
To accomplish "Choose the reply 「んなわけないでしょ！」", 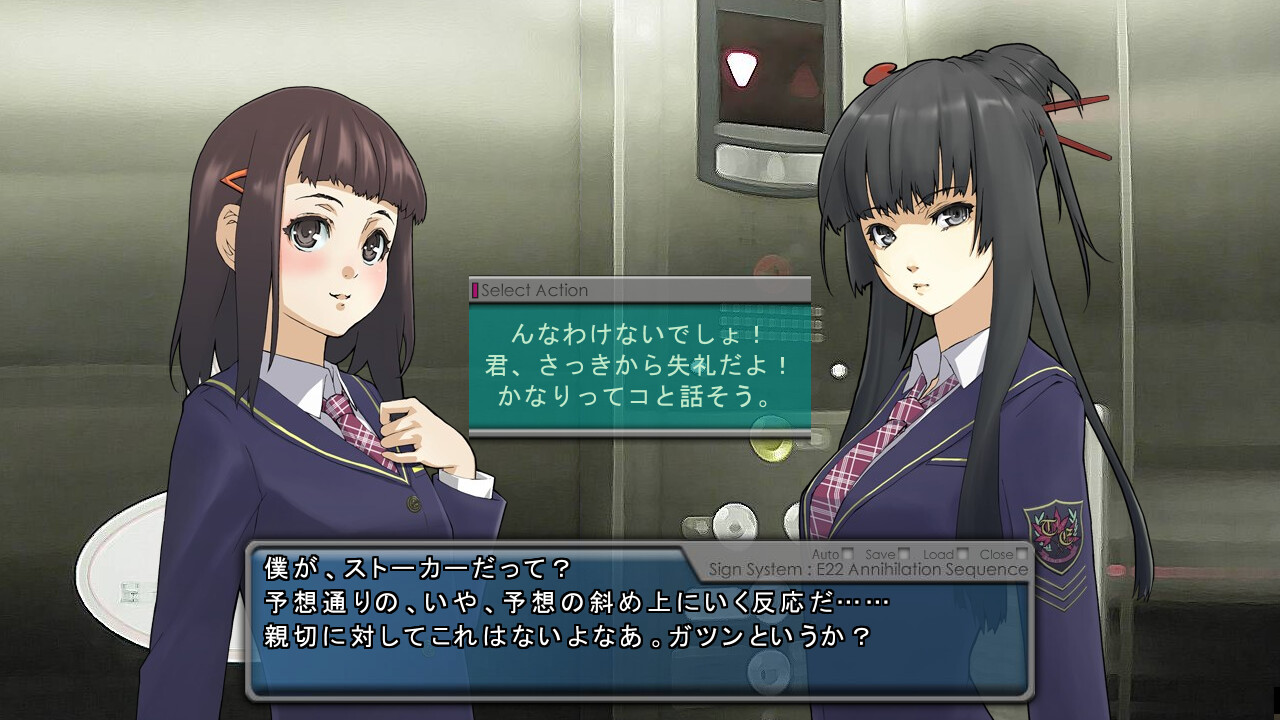I will (x=639, y=332).
